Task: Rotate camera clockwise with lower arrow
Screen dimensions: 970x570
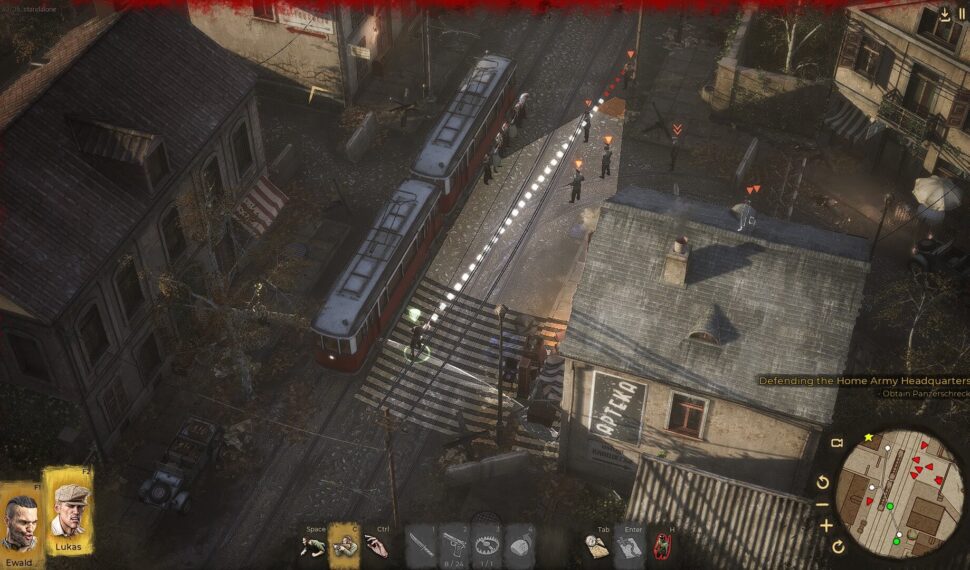Action: (838, 546)
